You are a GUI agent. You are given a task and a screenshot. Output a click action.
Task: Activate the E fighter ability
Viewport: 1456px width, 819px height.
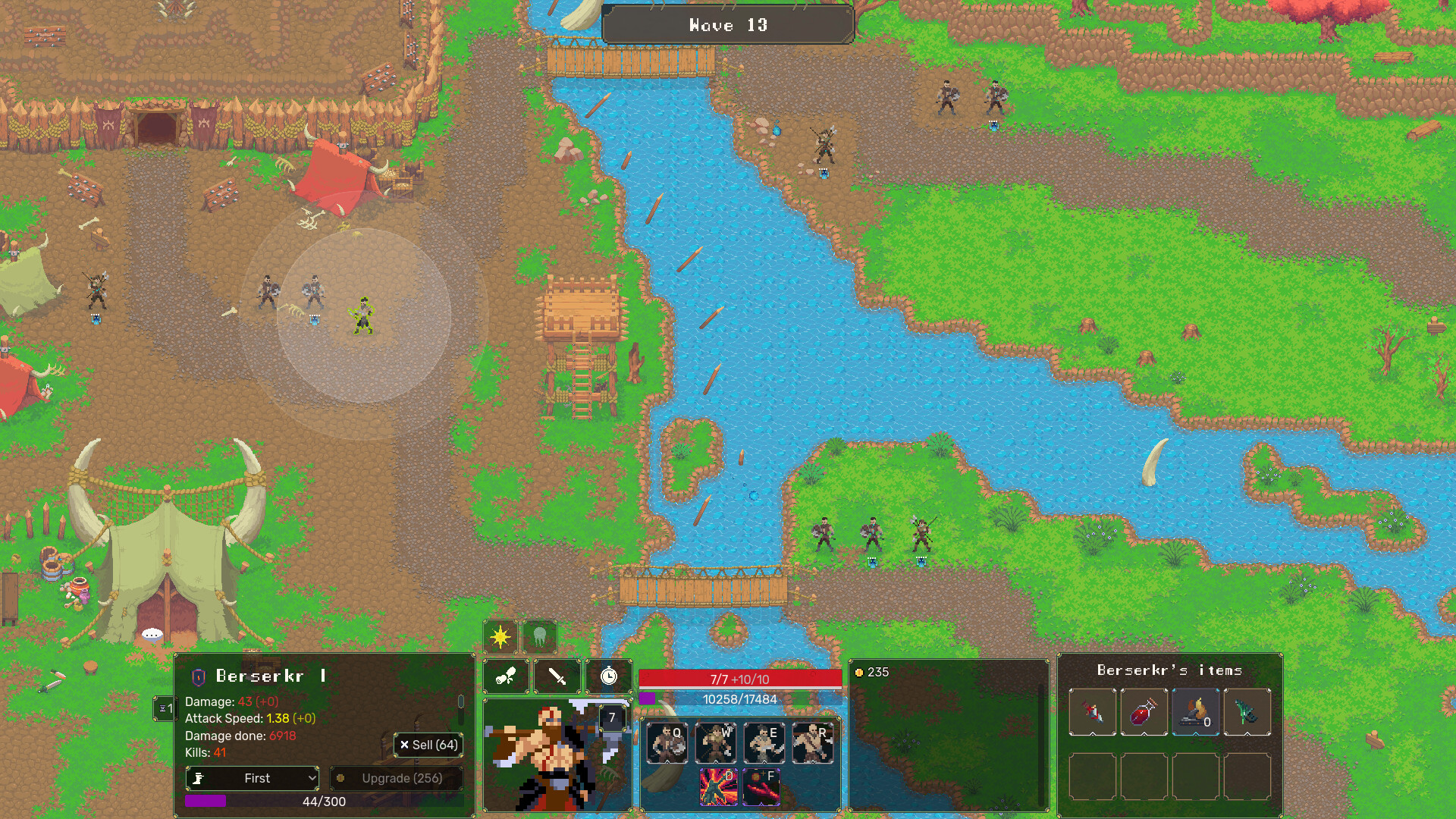764,743
